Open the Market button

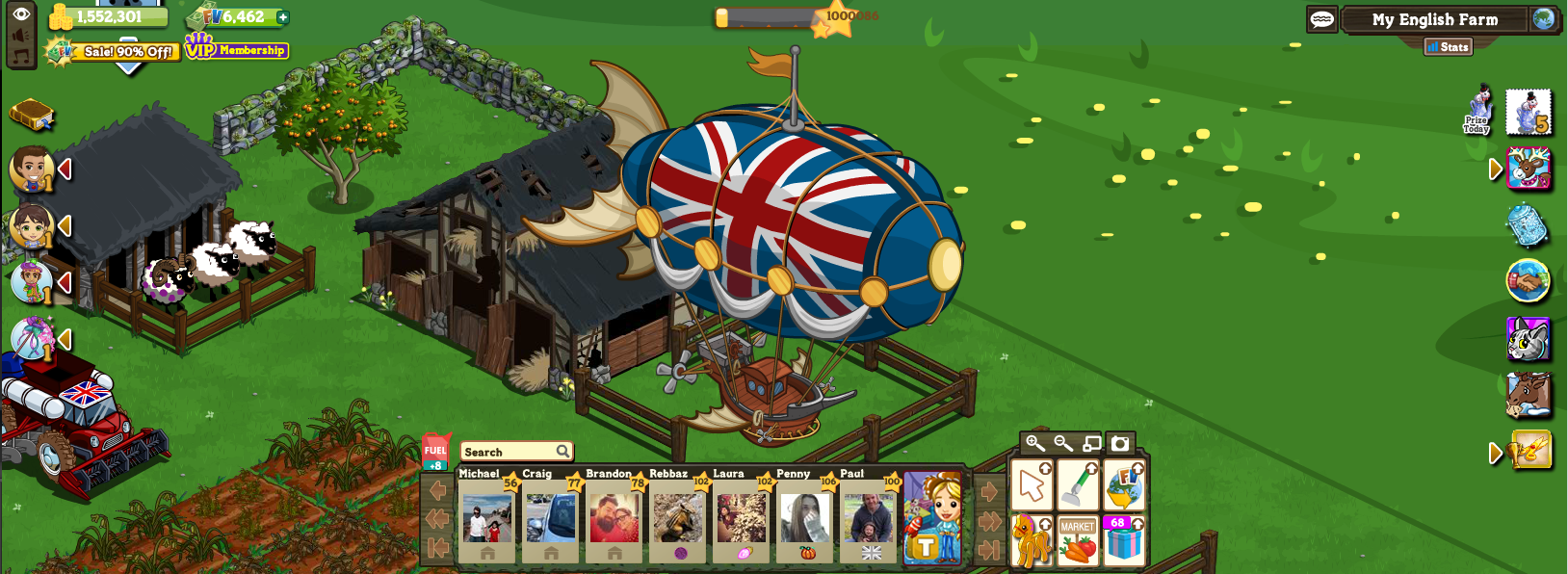(1078, 539)
